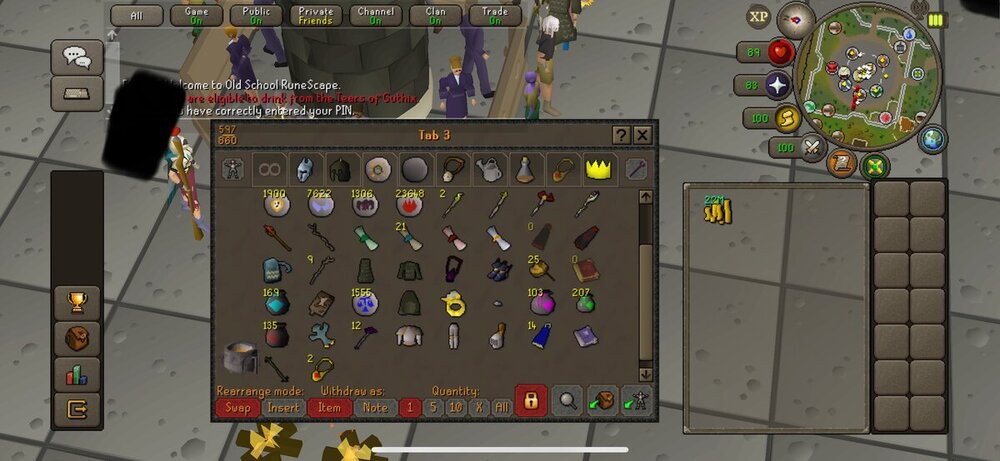Choose Insert rearrange mode

pos(284,407)
